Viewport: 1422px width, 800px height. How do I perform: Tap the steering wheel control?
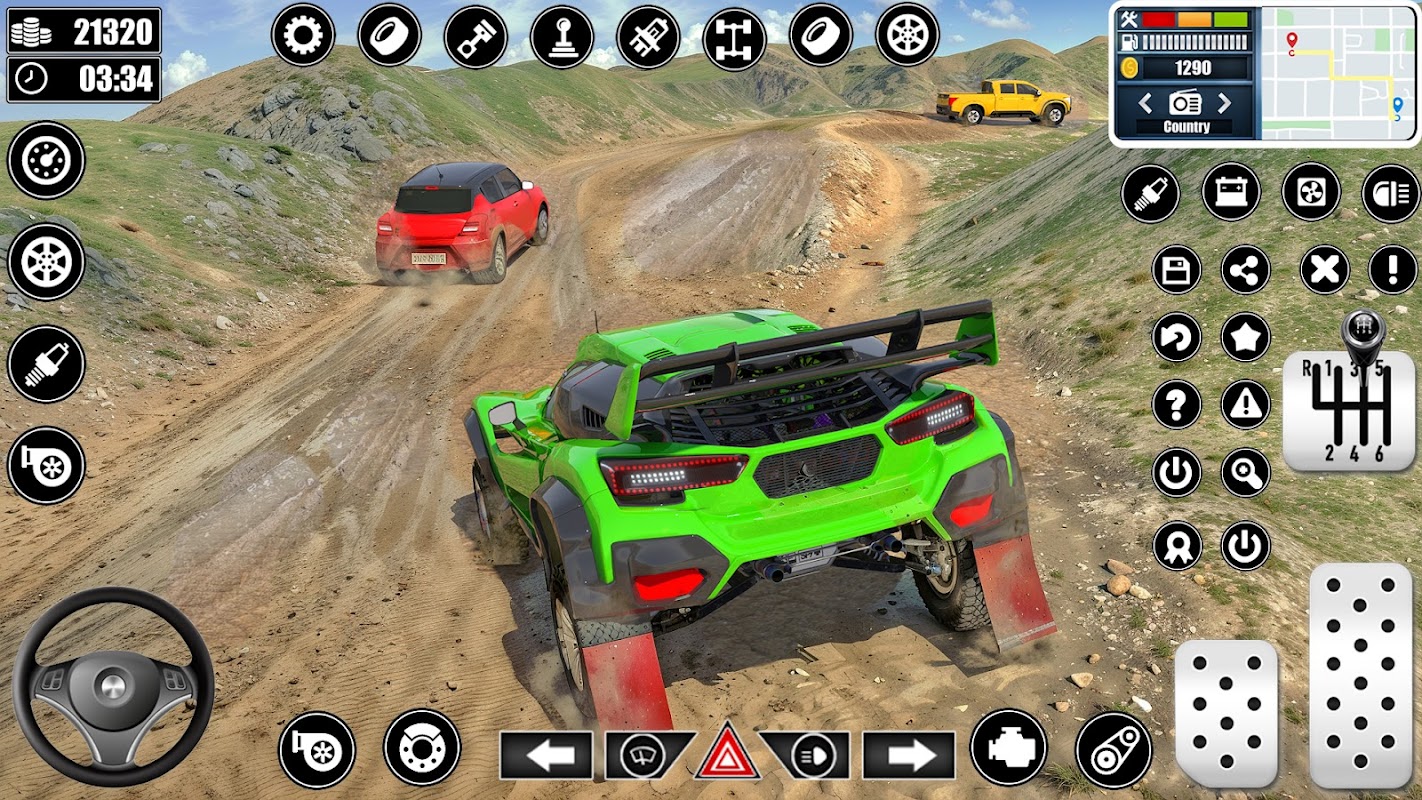[x=113, y=686]
